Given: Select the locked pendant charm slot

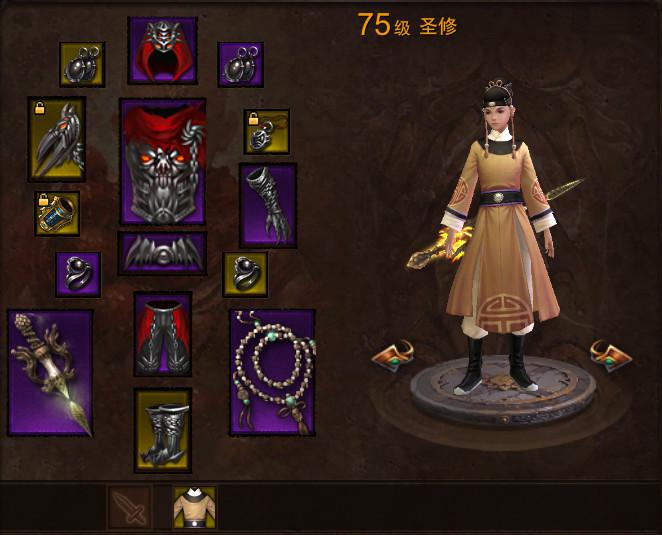Looking at the screenshot, I should [267, 131].
